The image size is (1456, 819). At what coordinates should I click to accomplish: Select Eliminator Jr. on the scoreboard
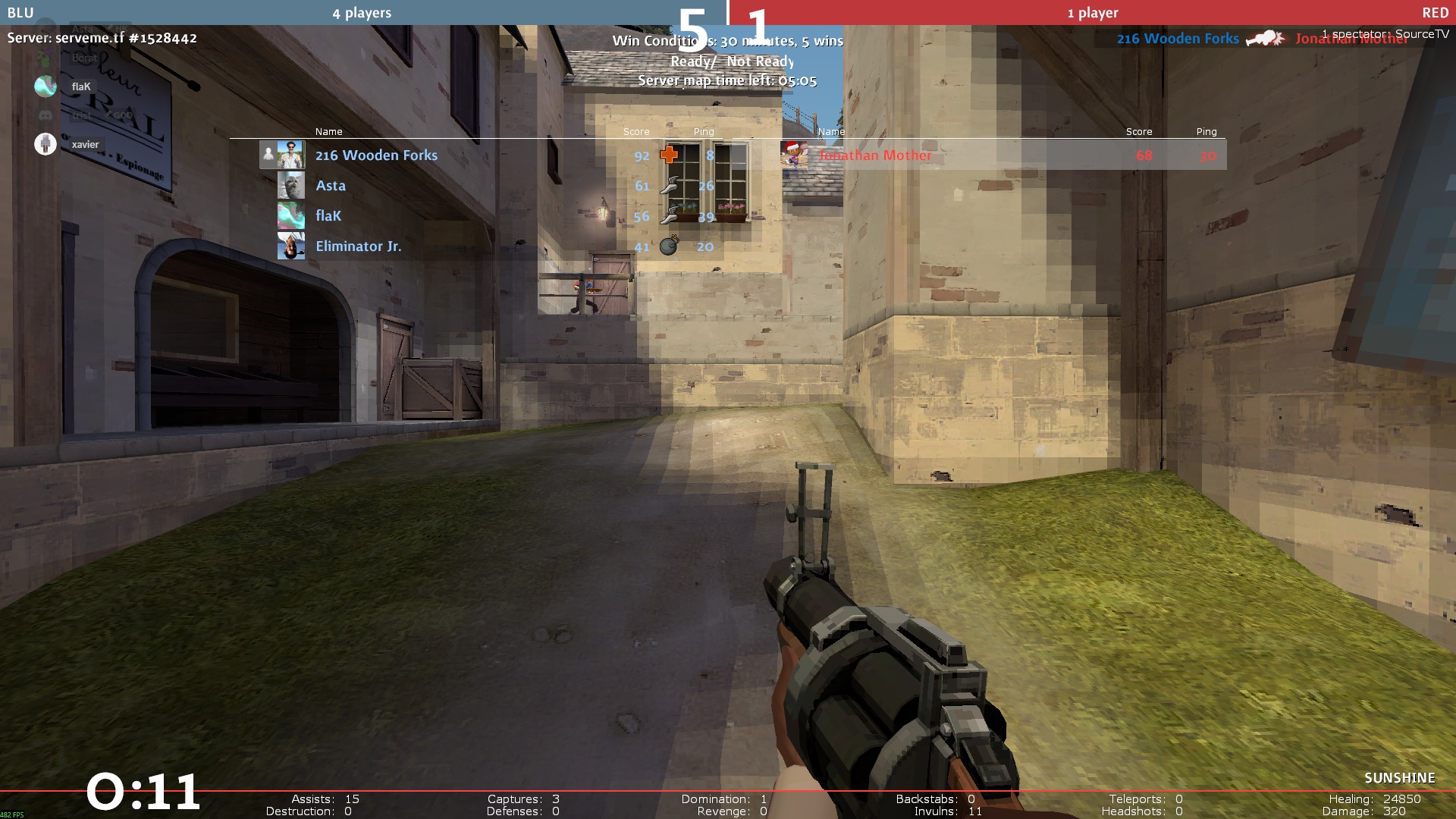(358, 246)
